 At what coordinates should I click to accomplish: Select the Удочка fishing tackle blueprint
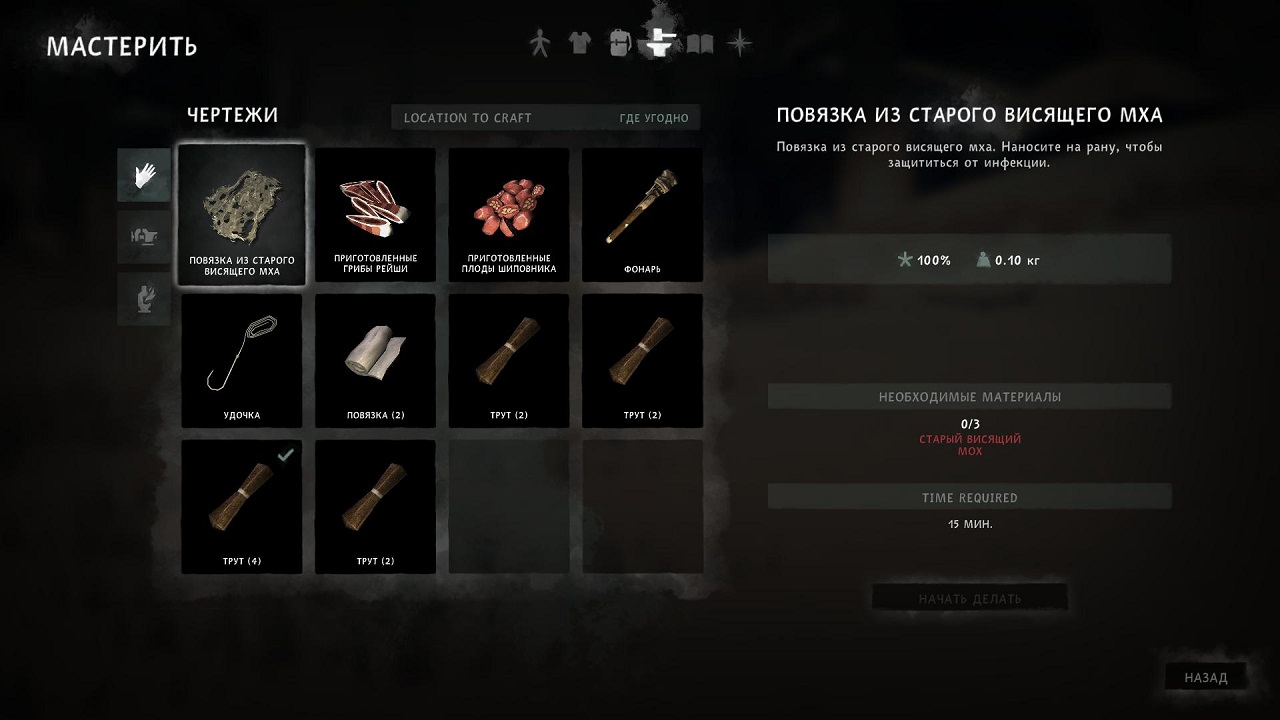tap(241, 361)
